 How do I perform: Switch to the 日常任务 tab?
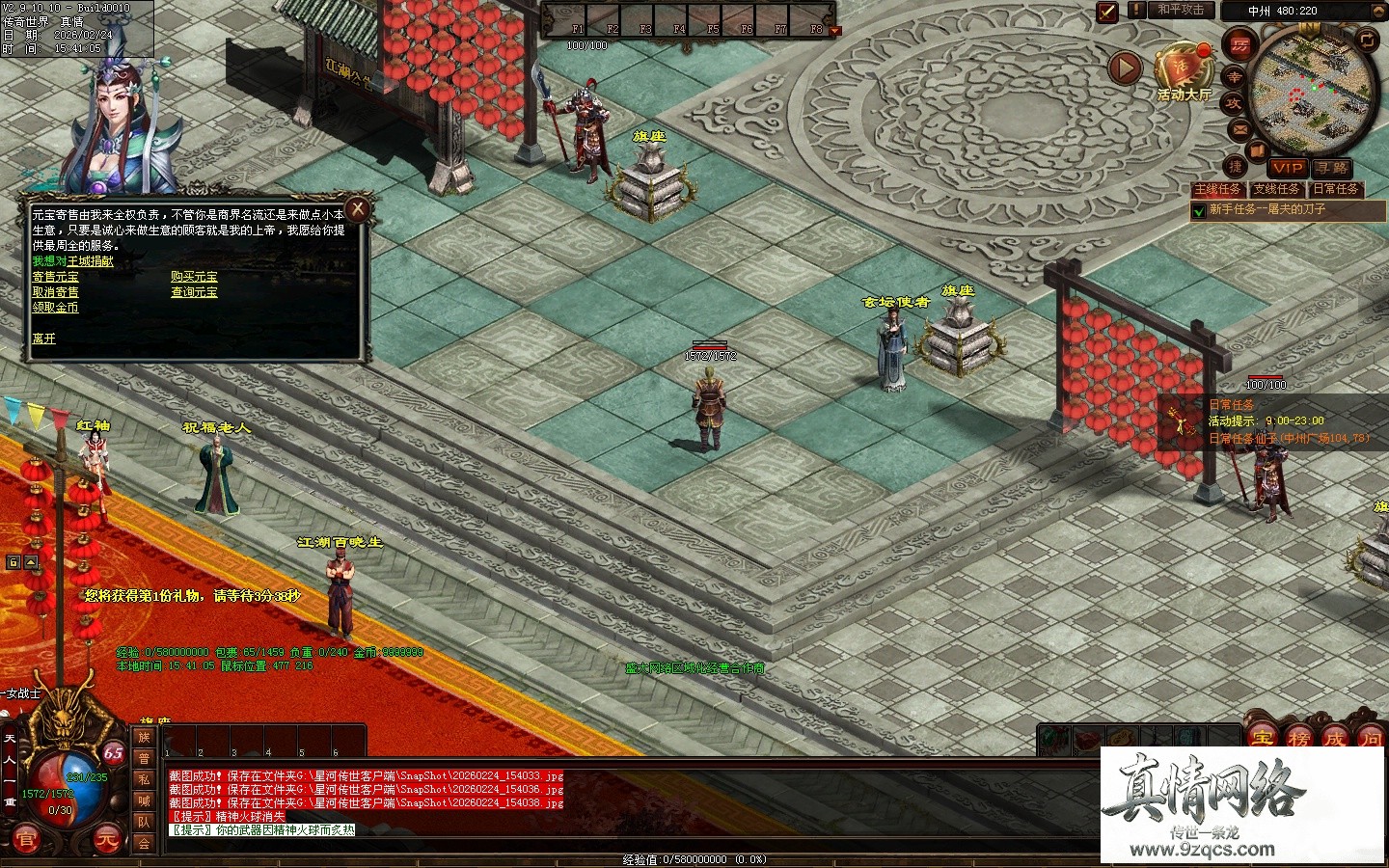(1335, 189)
